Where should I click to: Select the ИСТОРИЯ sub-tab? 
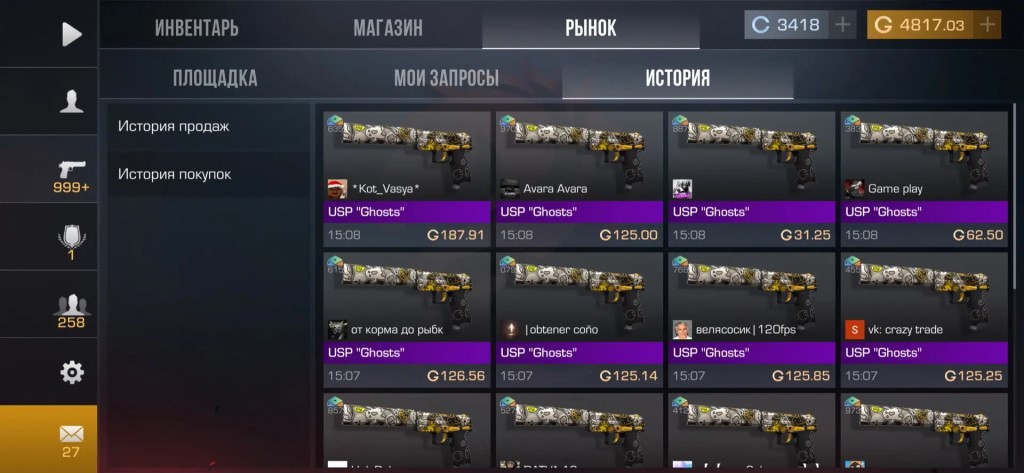pos(677,78)
